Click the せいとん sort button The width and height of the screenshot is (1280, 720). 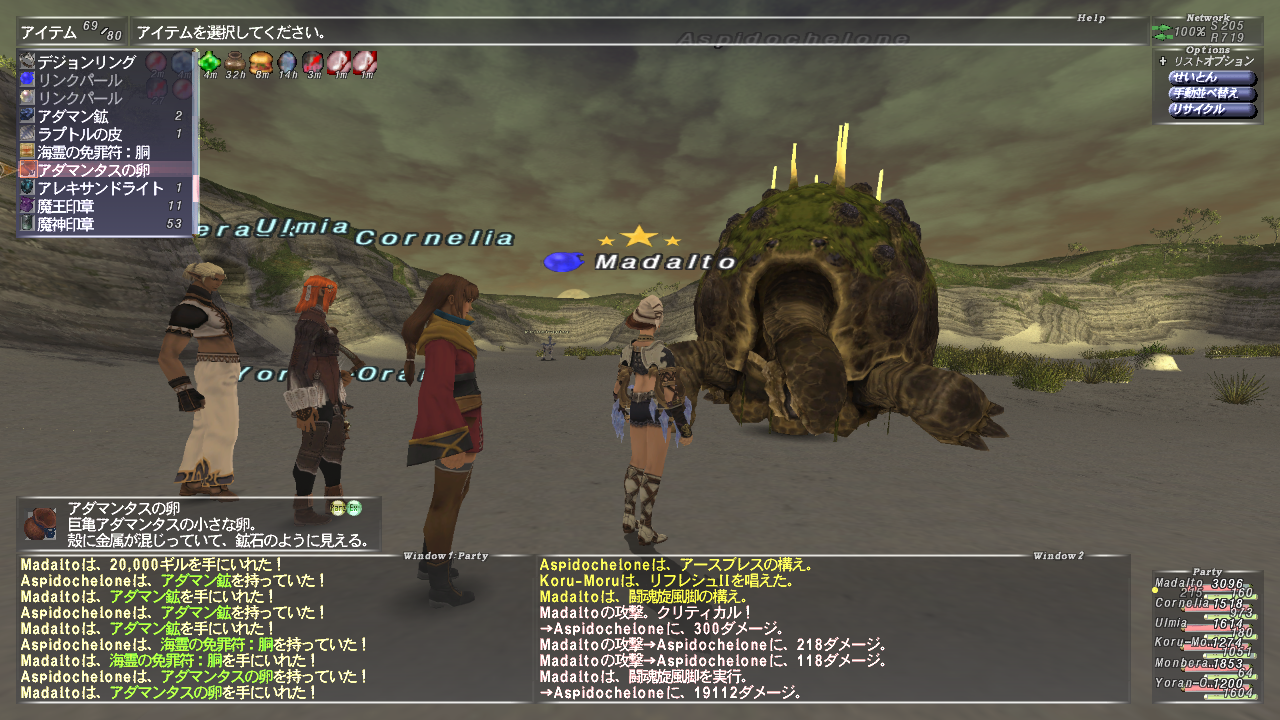click(x=1212, y=78)
